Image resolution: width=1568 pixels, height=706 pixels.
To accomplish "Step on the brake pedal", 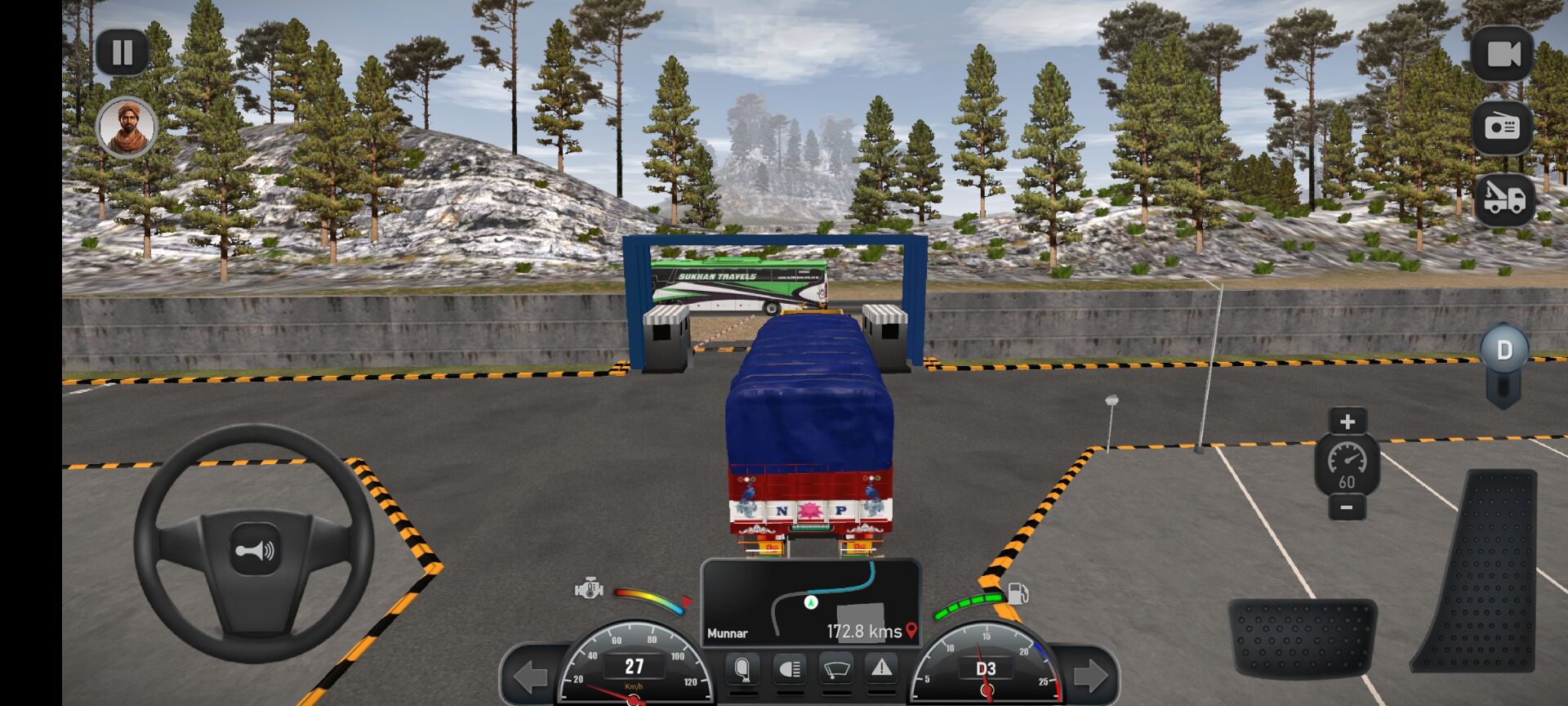I will coord(1302,637).
